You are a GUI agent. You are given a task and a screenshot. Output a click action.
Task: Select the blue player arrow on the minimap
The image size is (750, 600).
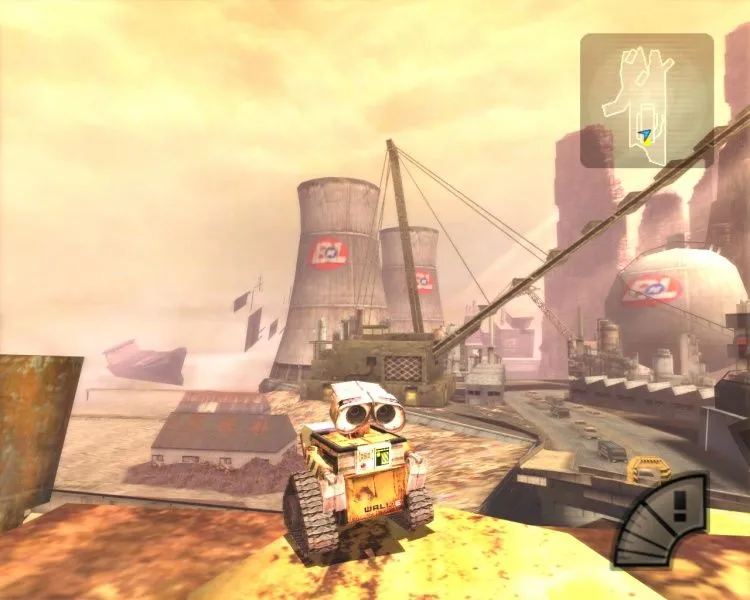(647, 133)
